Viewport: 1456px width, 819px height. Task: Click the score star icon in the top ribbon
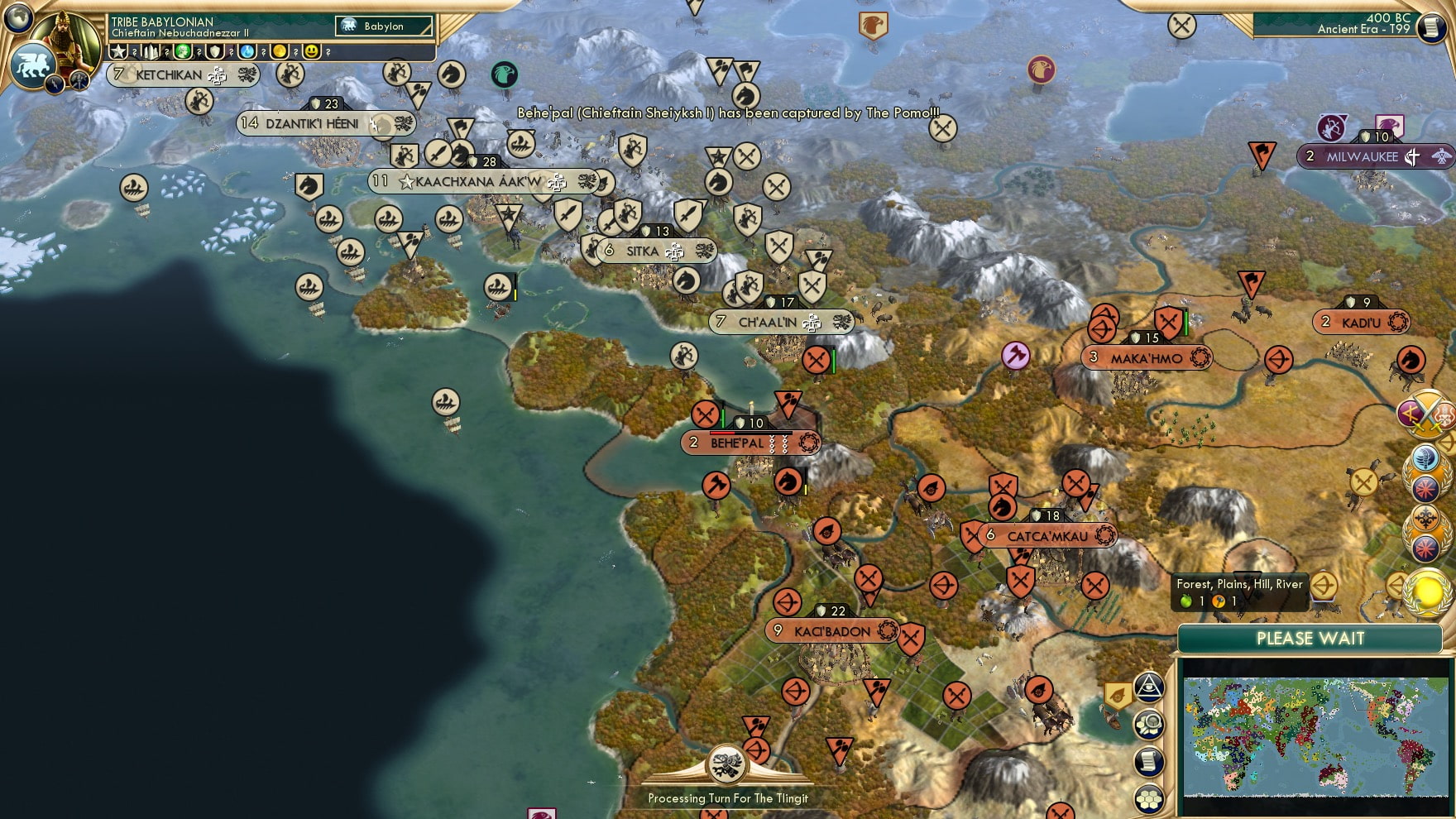tap(118, 53)
